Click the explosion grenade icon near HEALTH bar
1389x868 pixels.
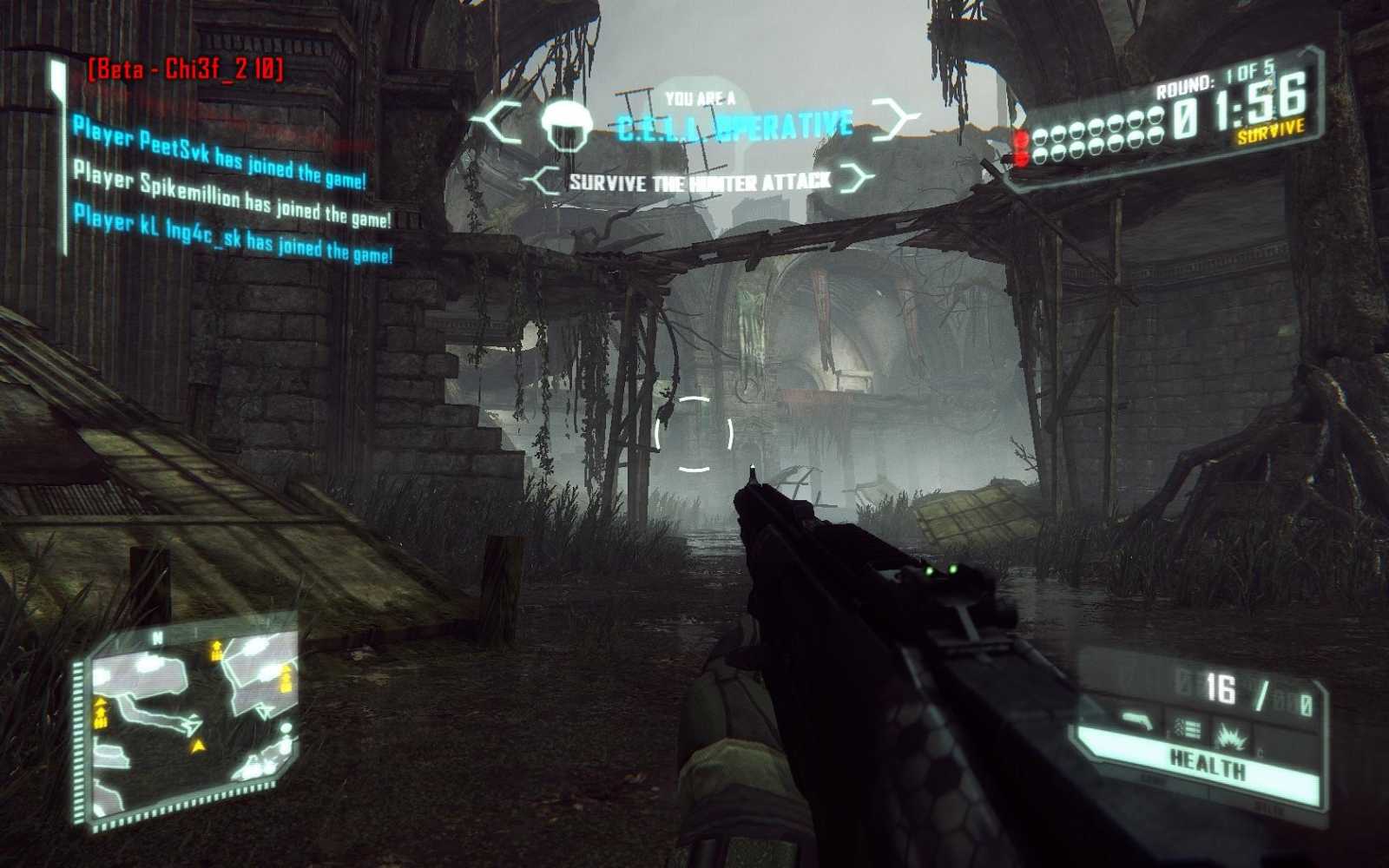tap(1231, 738)
